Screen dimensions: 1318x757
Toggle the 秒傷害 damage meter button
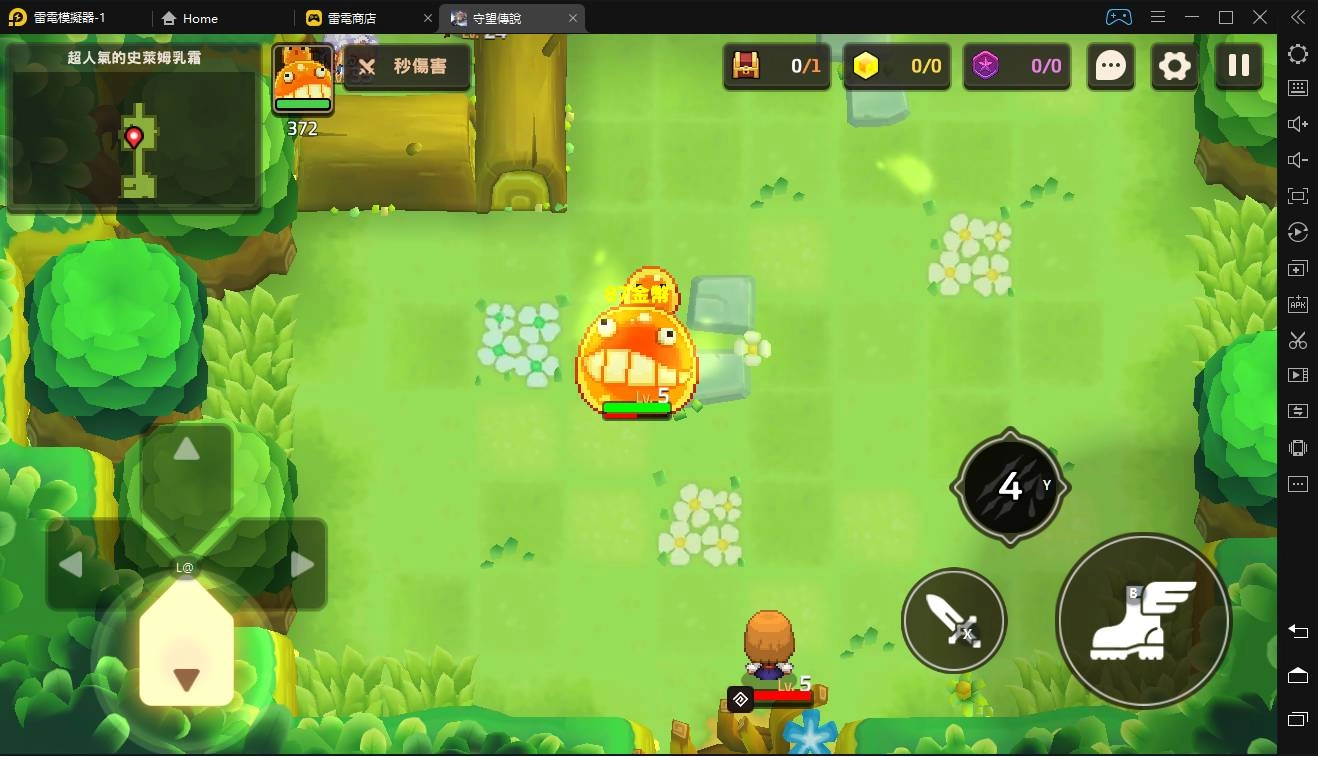pos(406,66)
